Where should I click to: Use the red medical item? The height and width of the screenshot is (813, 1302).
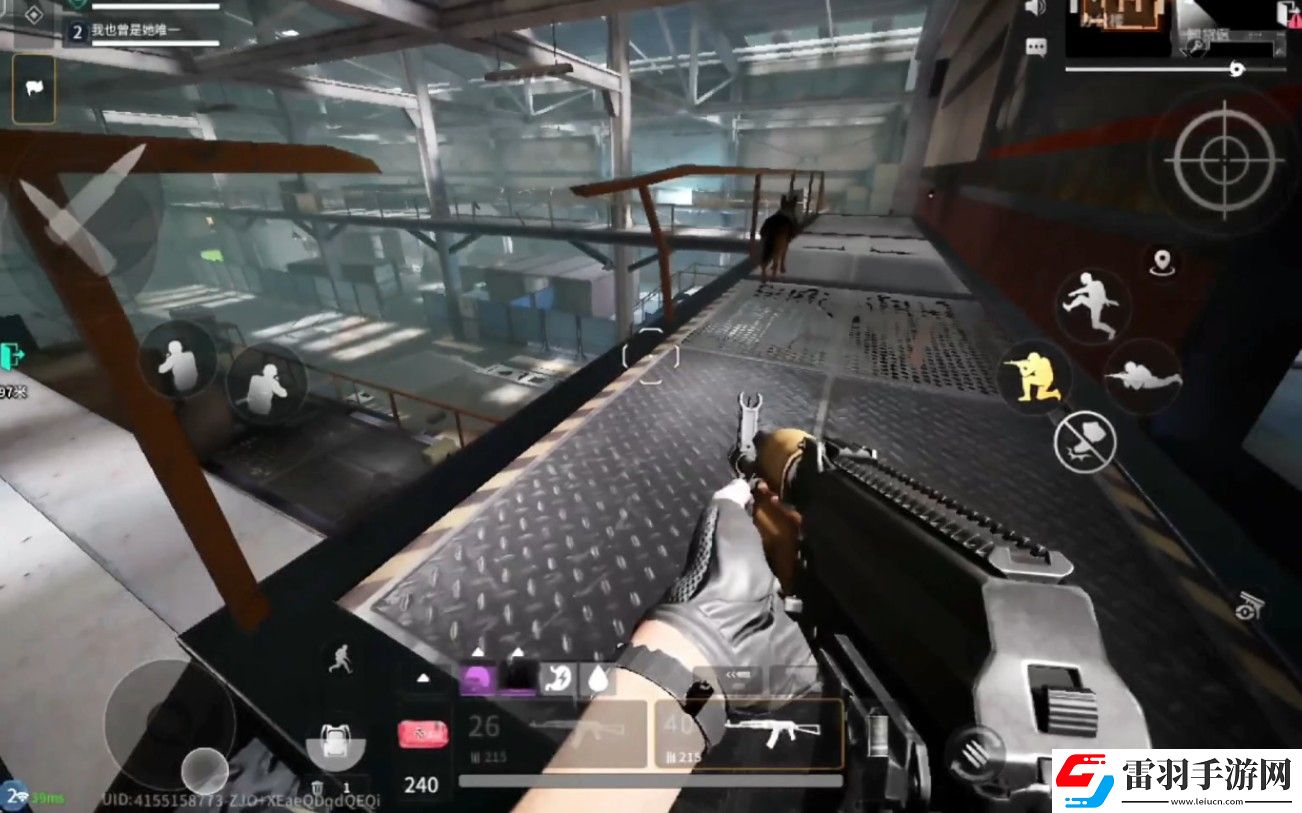(423, 735)
